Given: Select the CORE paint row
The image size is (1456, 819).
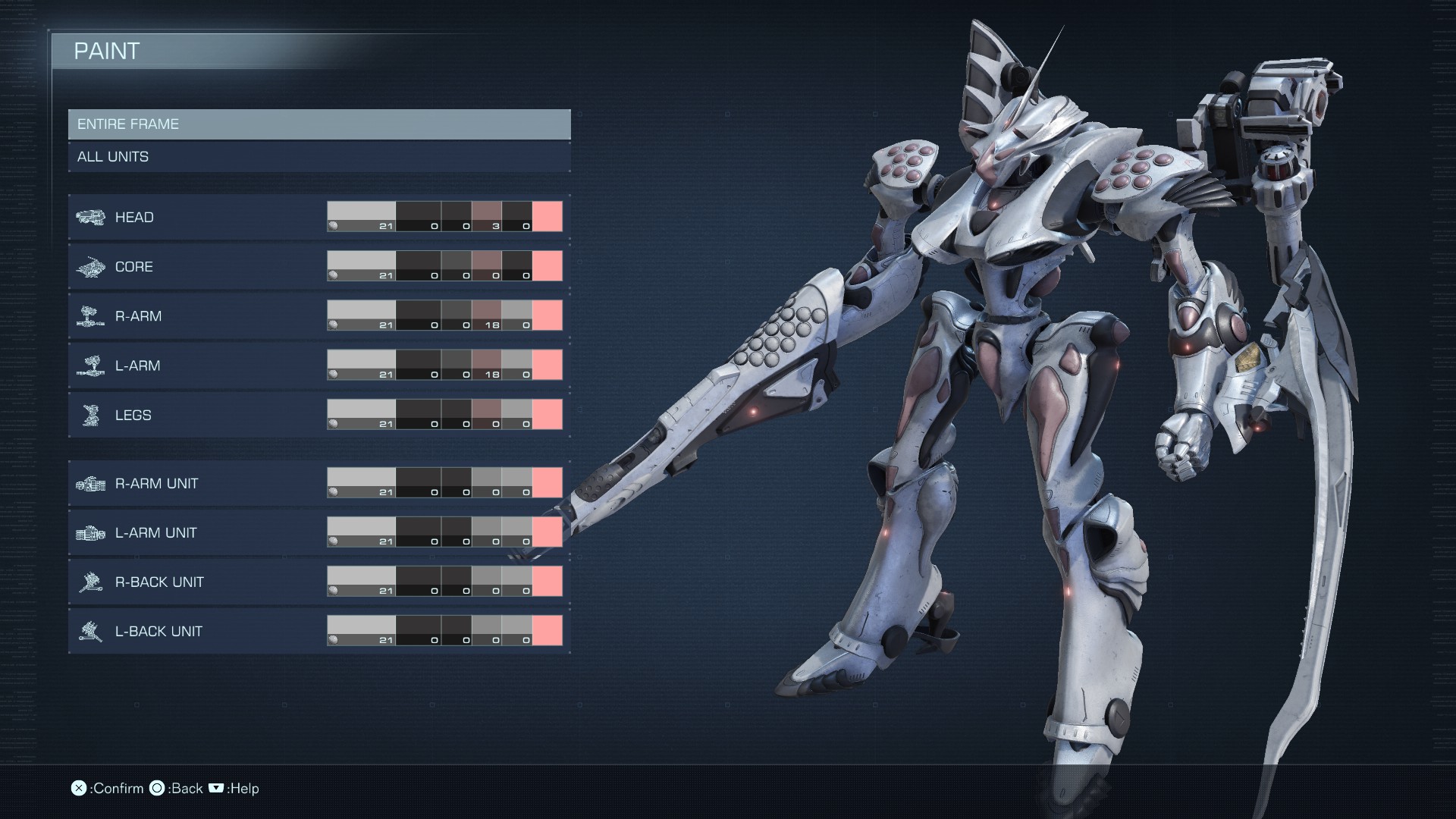Looking at the screenshot, I should click(x=197, y=267).
